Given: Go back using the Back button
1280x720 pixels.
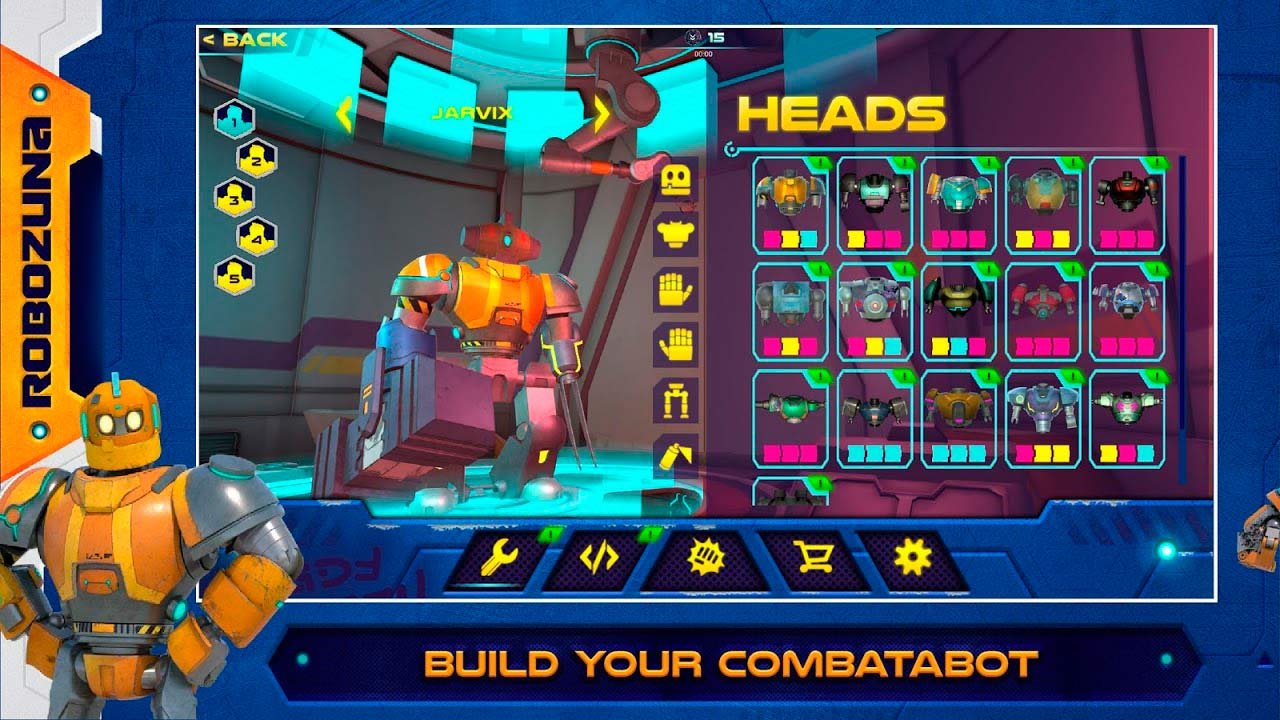Looking at the screenshot, I should 245,40.
